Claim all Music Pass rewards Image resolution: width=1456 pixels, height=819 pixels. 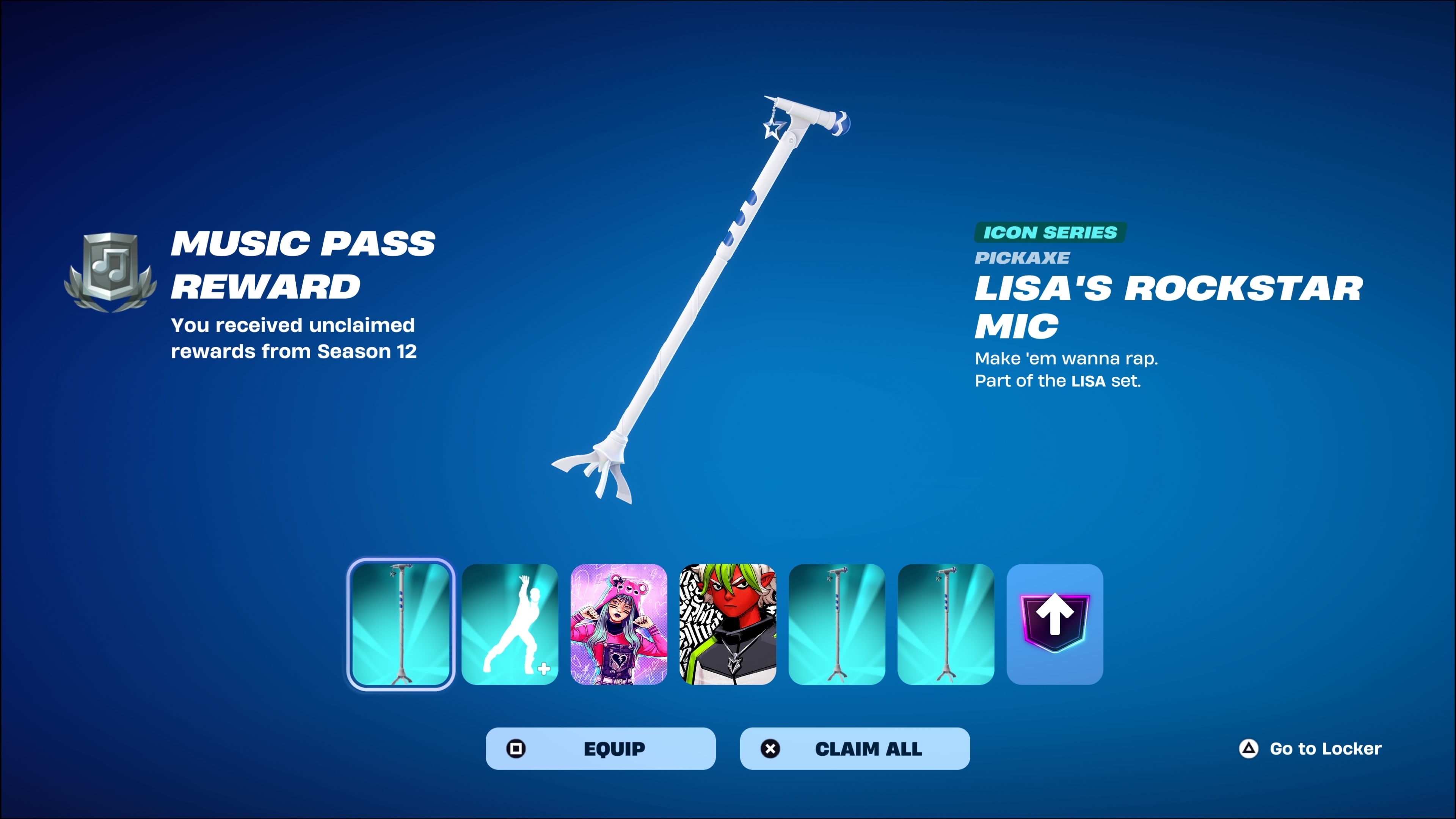[x=855, y=748]
